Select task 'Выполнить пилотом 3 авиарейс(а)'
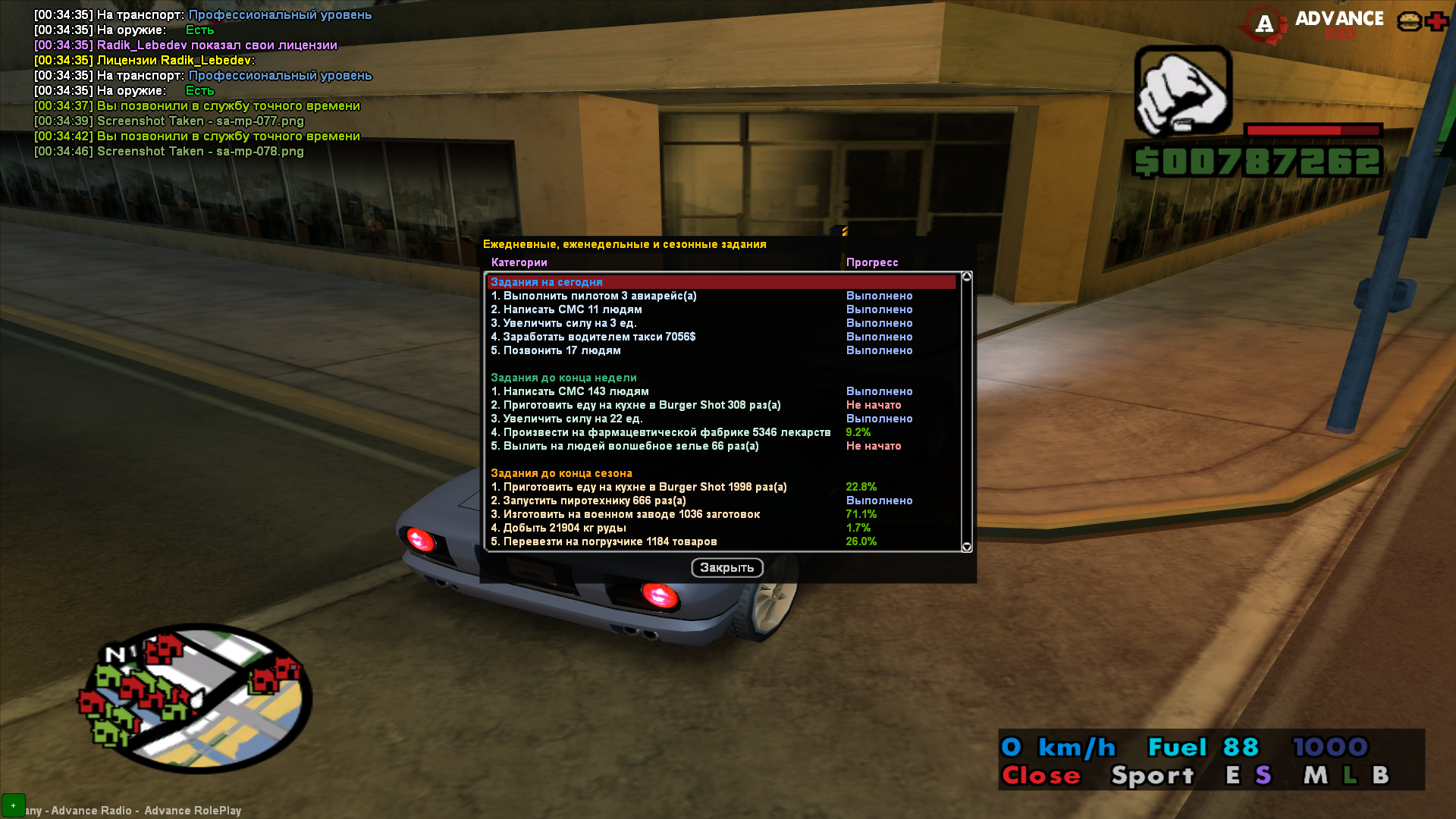 click(593, 296)
